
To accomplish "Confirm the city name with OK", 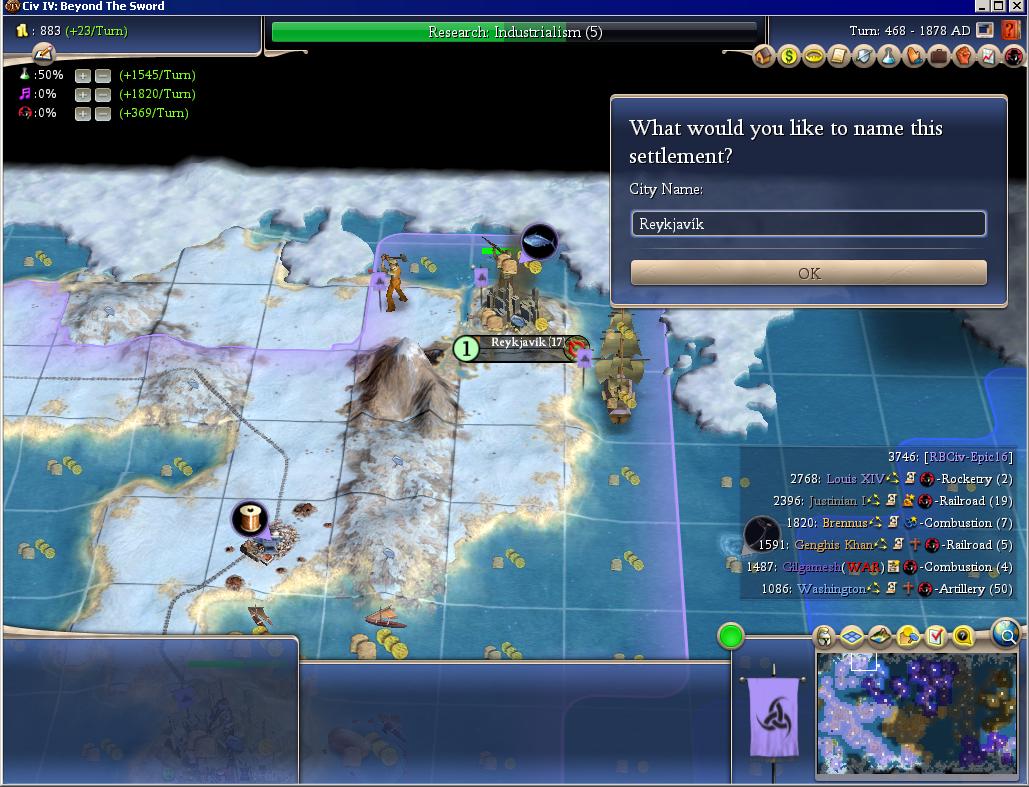I will pos(808,273).
